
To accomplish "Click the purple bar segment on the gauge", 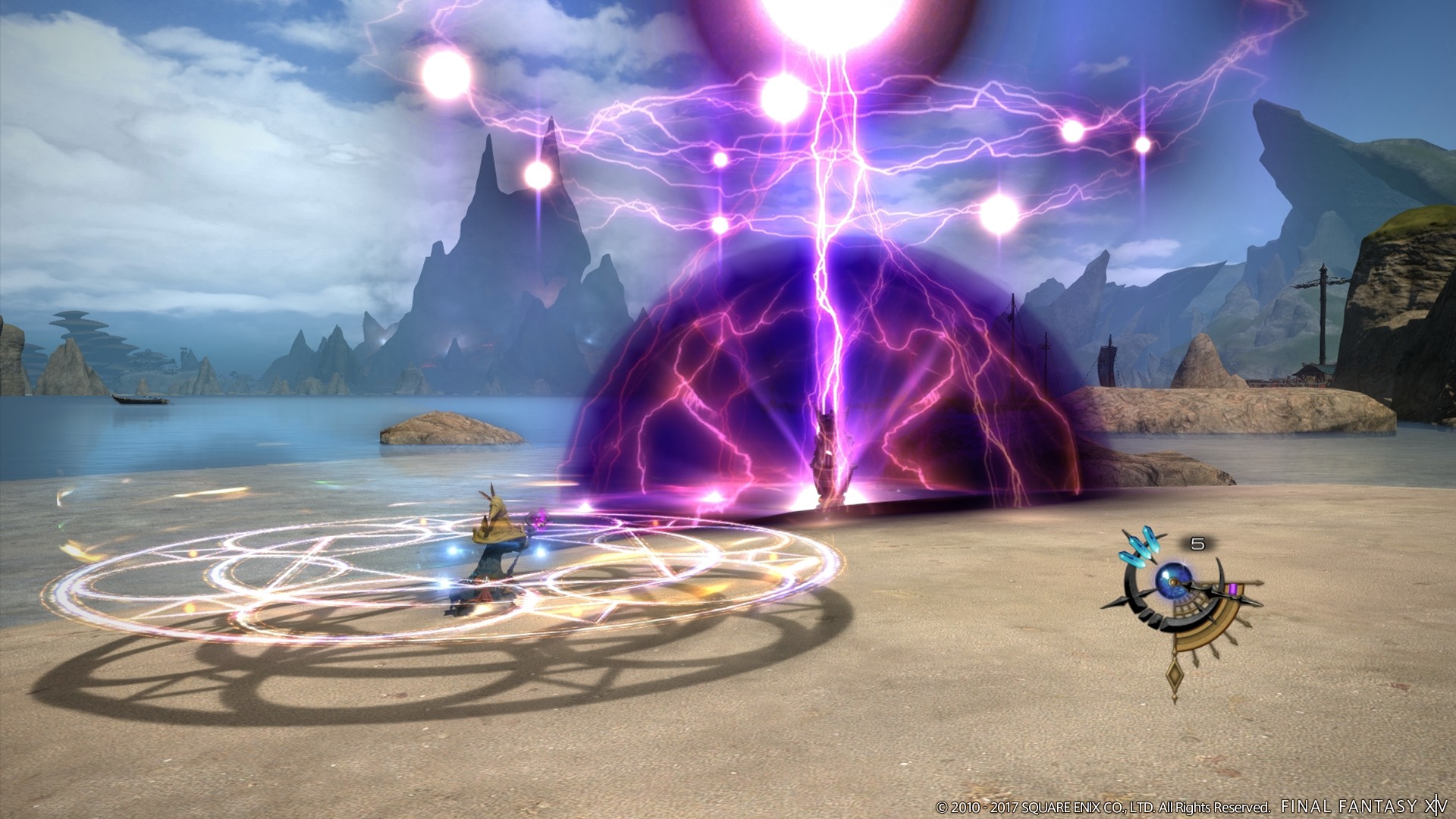I will tap(1234, 588).
